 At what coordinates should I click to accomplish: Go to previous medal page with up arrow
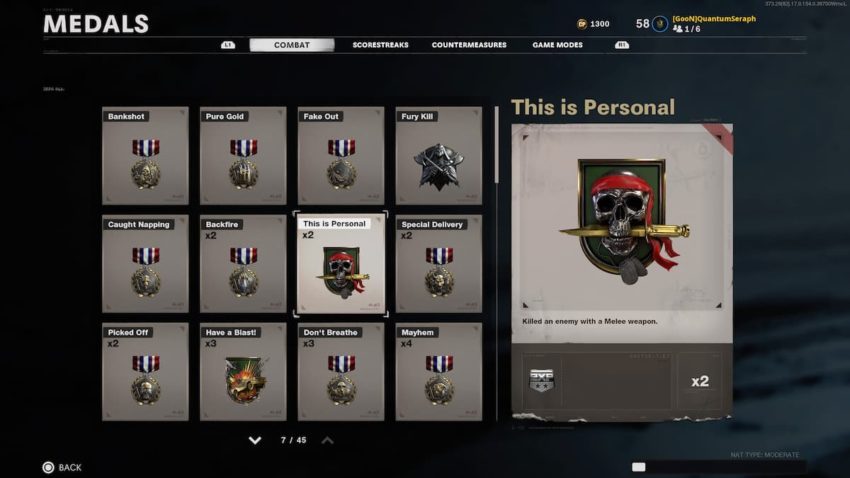click(x=327, y=440)
